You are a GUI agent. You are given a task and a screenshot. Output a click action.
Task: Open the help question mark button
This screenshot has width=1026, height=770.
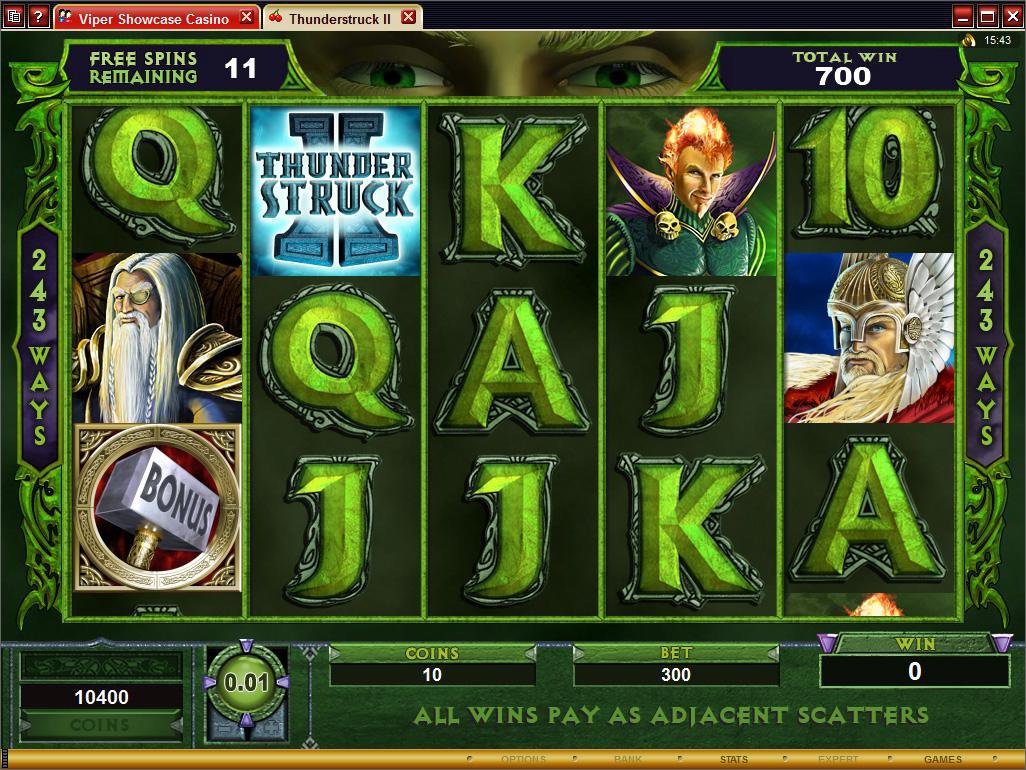38,17
